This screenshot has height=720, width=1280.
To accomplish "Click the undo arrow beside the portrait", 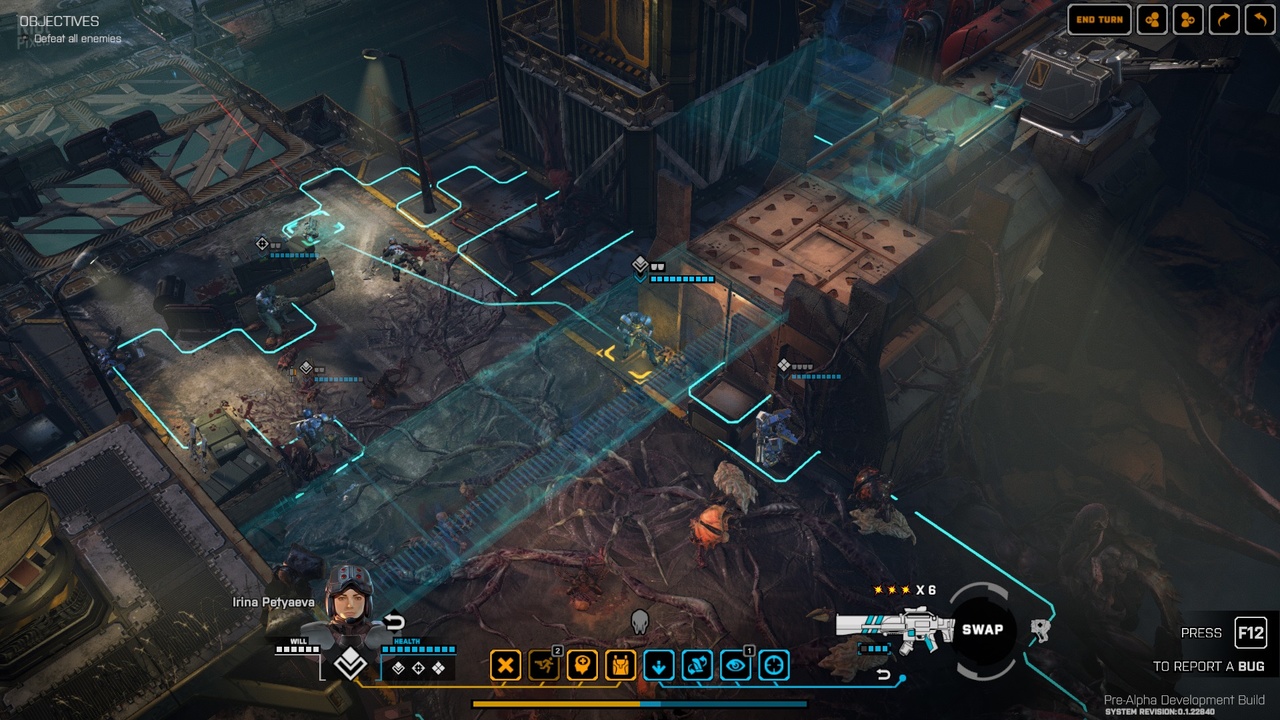I will coord(394,622).
